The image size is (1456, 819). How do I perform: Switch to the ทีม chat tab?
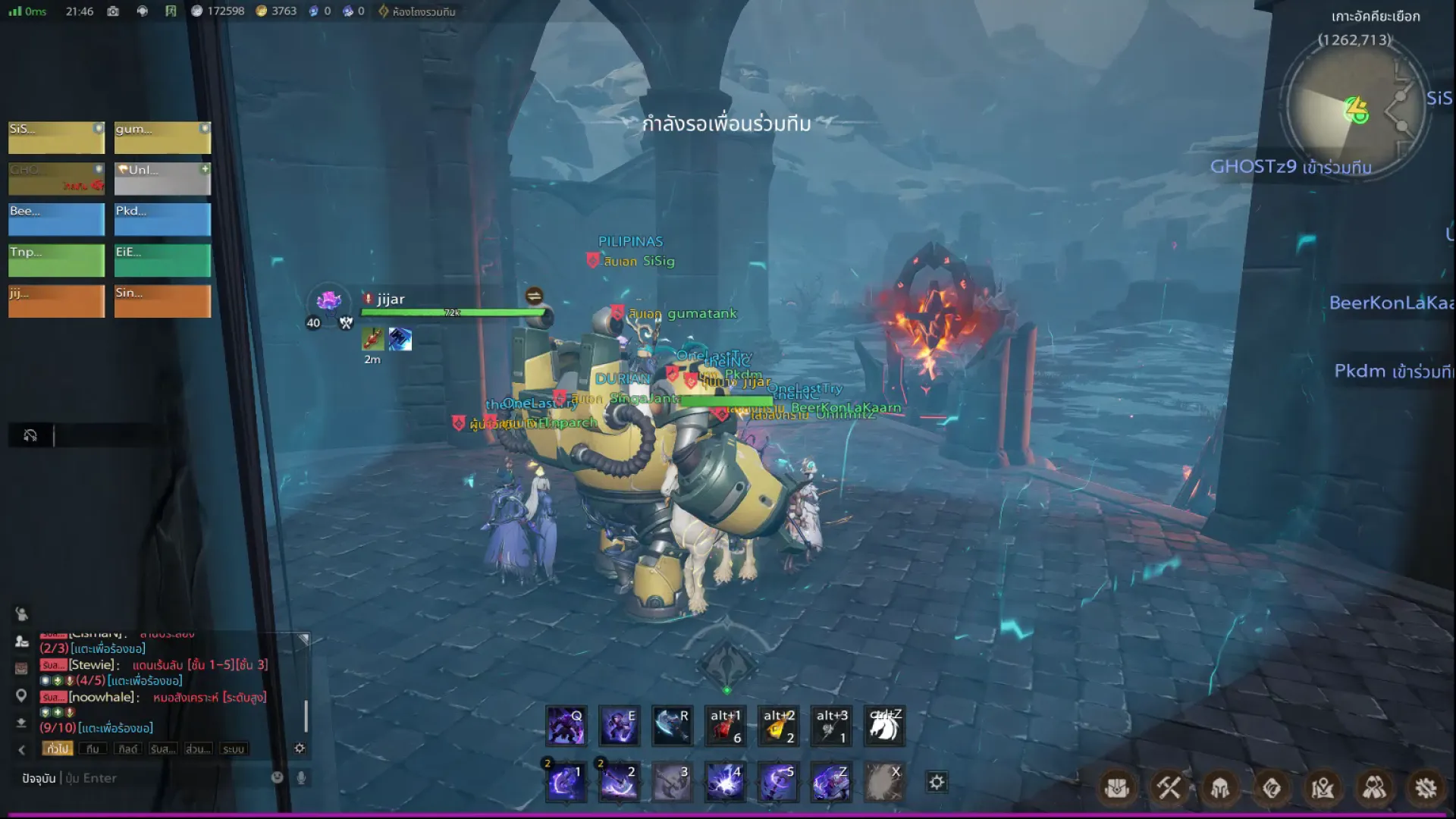tap(93, 749)
